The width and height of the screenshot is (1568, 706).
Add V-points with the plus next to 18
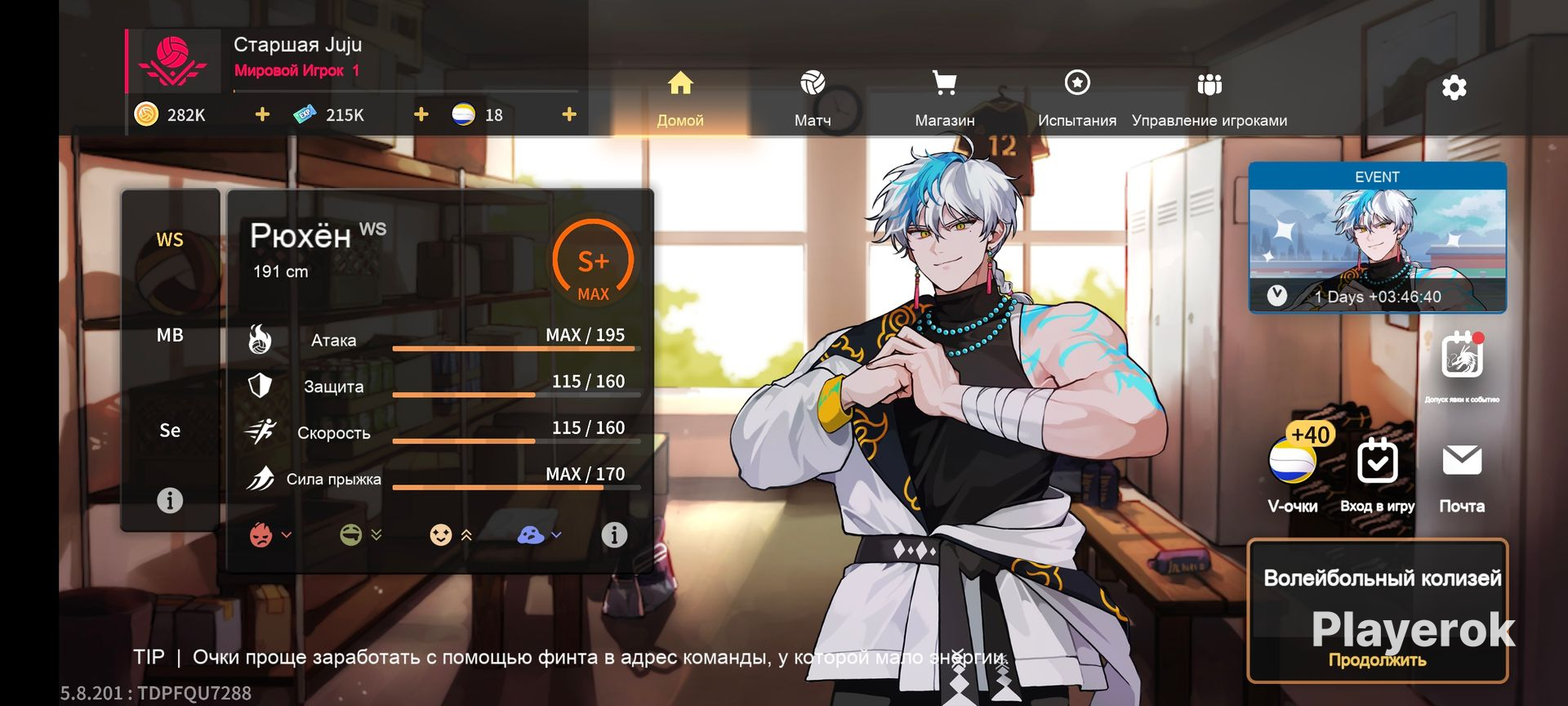click(x=569, y=114)
